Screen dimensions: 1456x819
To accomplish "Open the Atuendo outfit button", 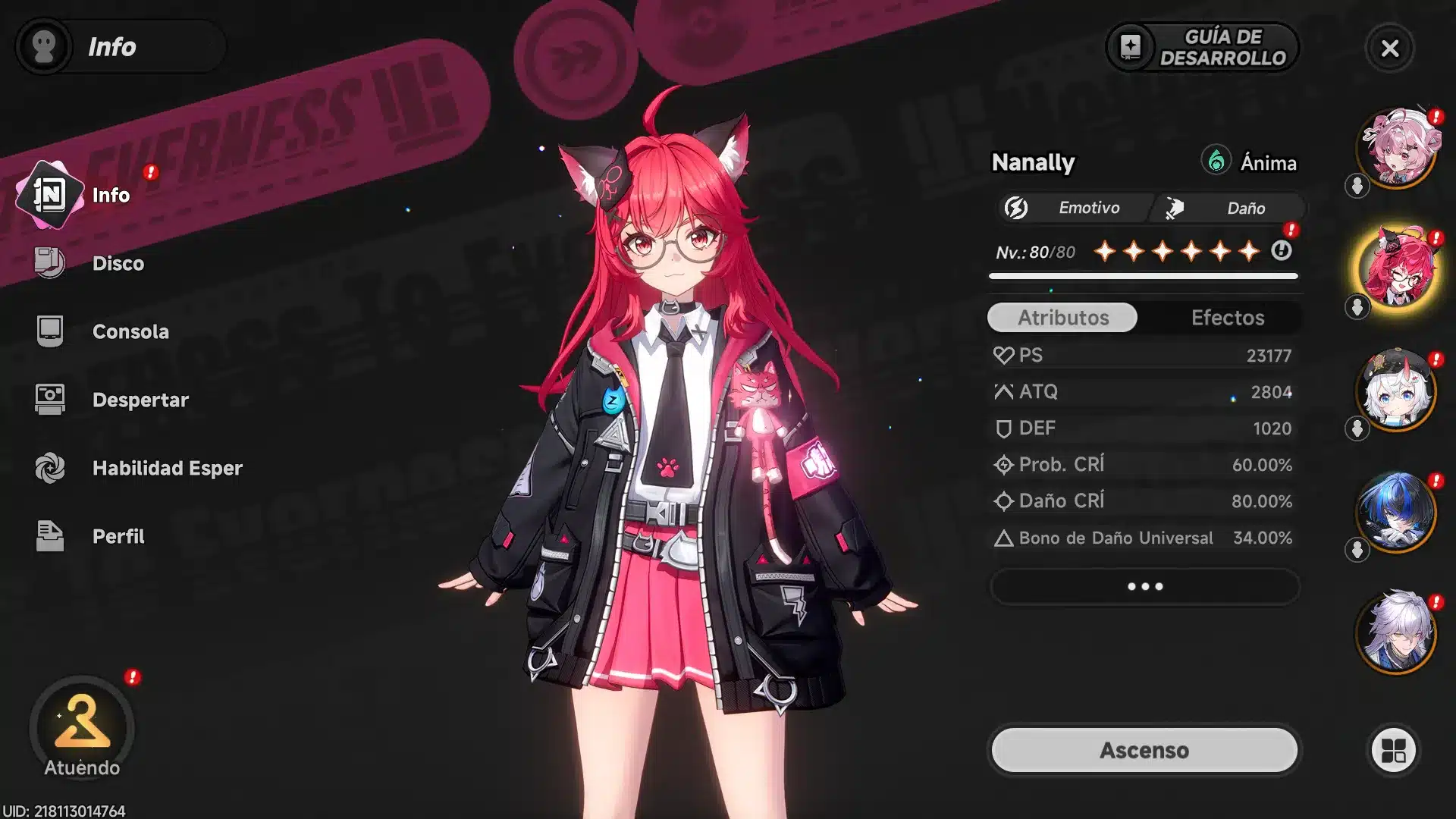I will point(82,729).
